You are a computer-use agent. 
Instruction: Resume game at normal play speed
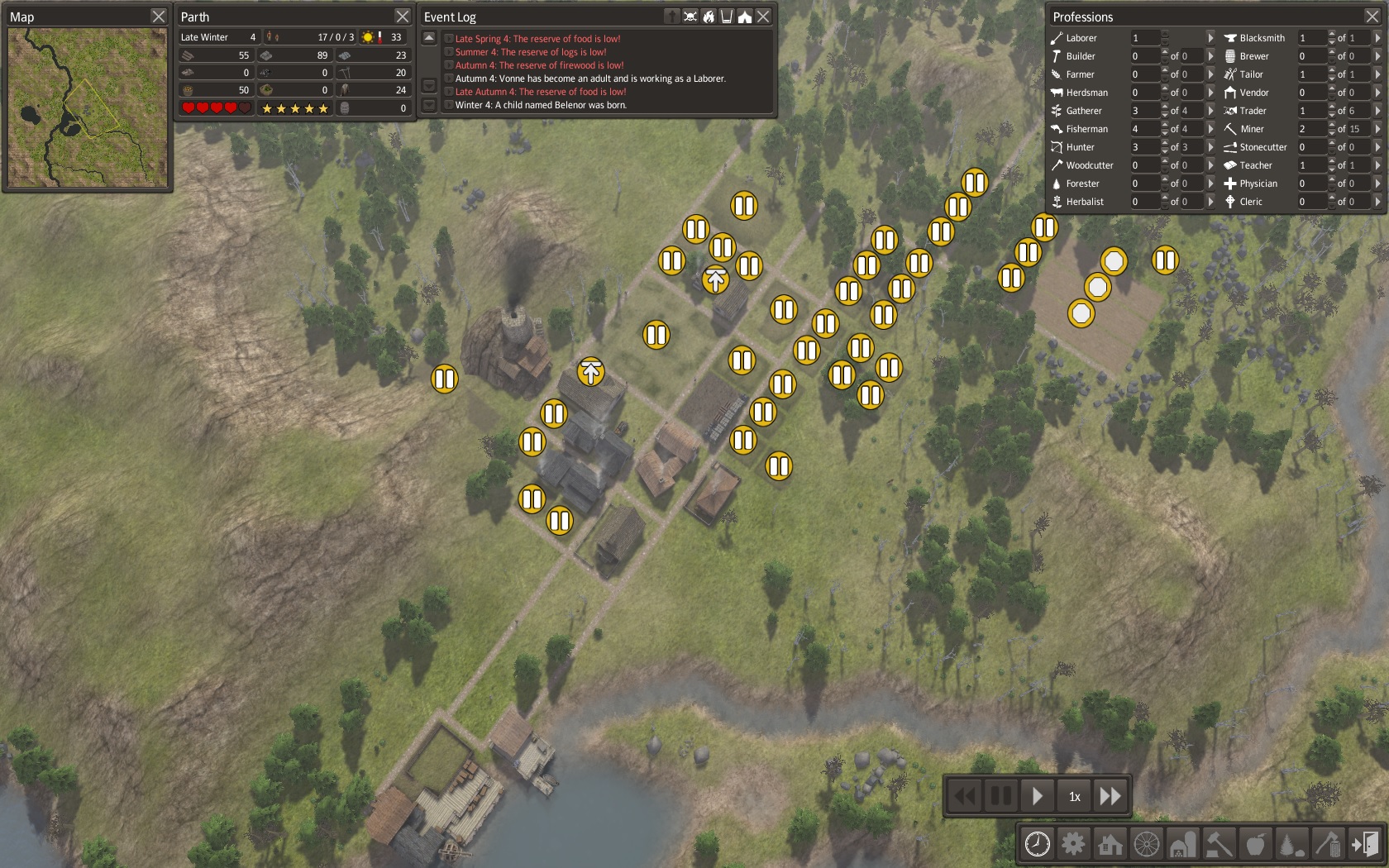pos(1038,796)
